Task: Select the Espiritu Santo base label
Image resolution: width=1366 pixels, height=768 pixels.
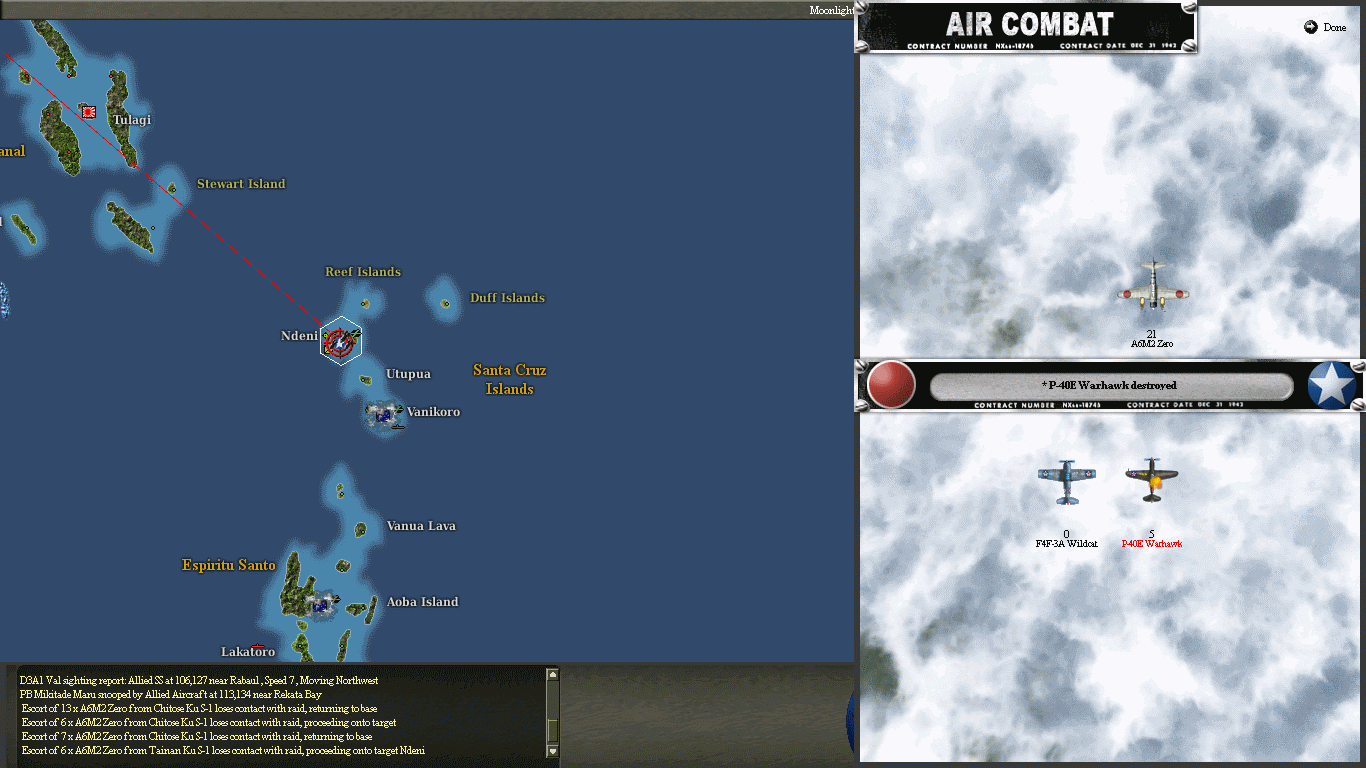Action: click(228, 565)
